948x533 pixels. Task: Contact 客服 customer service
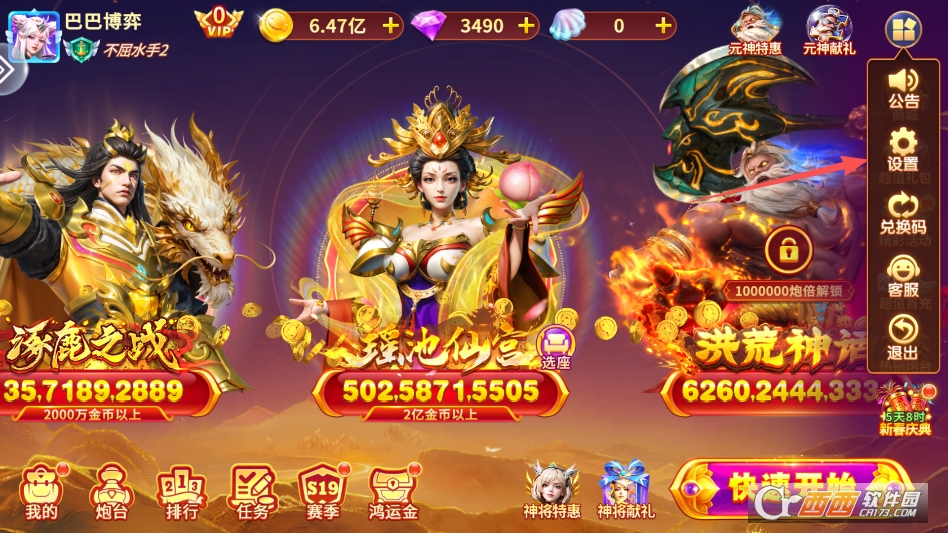point(902,276)
